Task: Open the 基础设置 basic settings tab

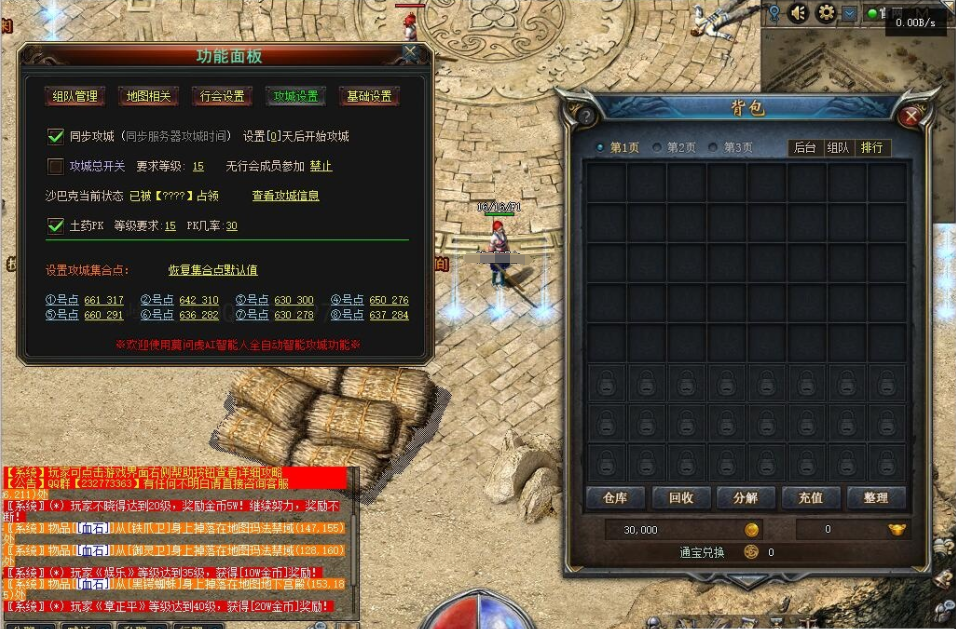Action: pyautogui.click(x=369, y=97)
